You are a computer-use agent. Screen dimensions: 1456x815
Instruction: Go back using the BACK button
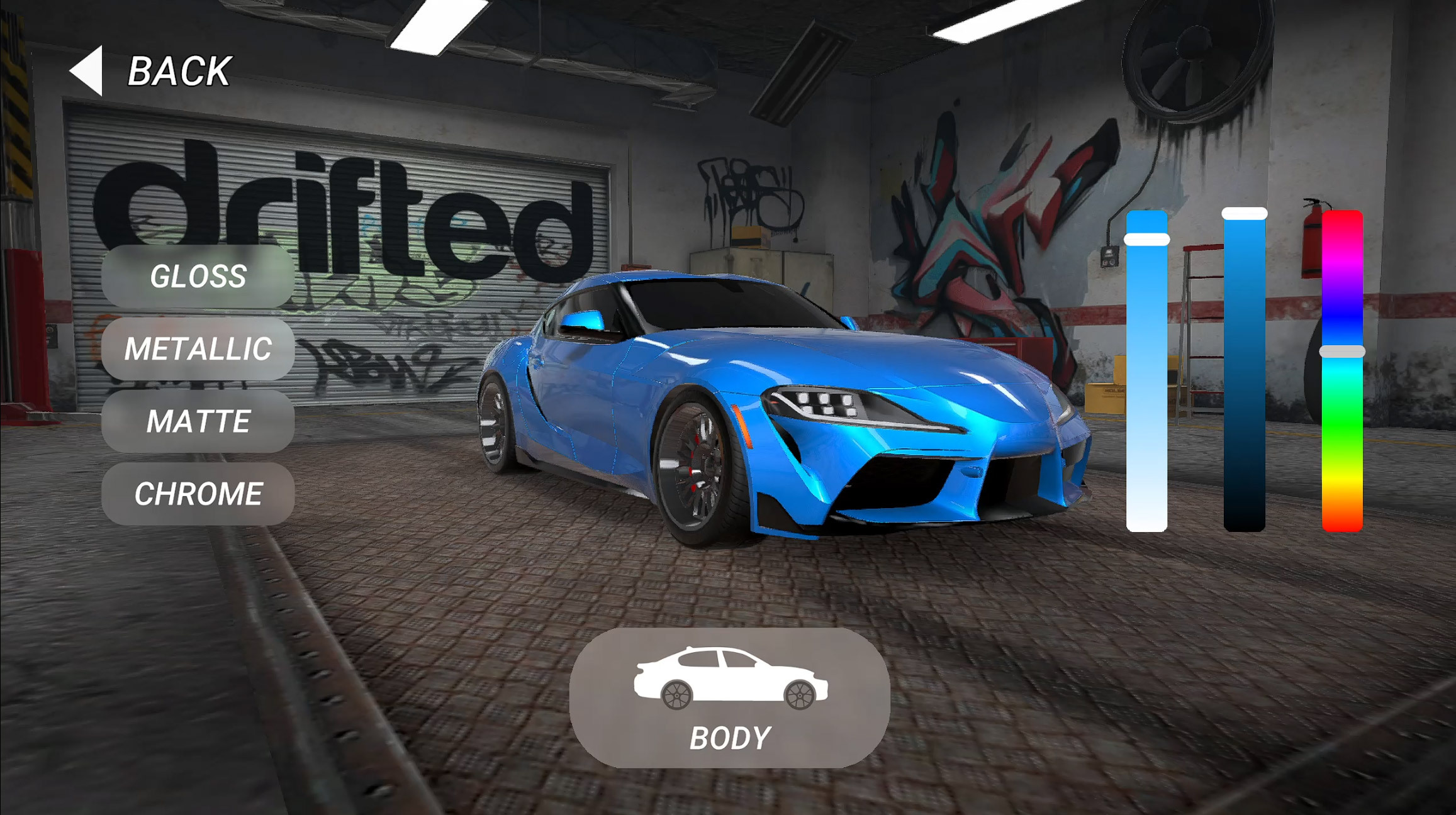coord(151,70)
